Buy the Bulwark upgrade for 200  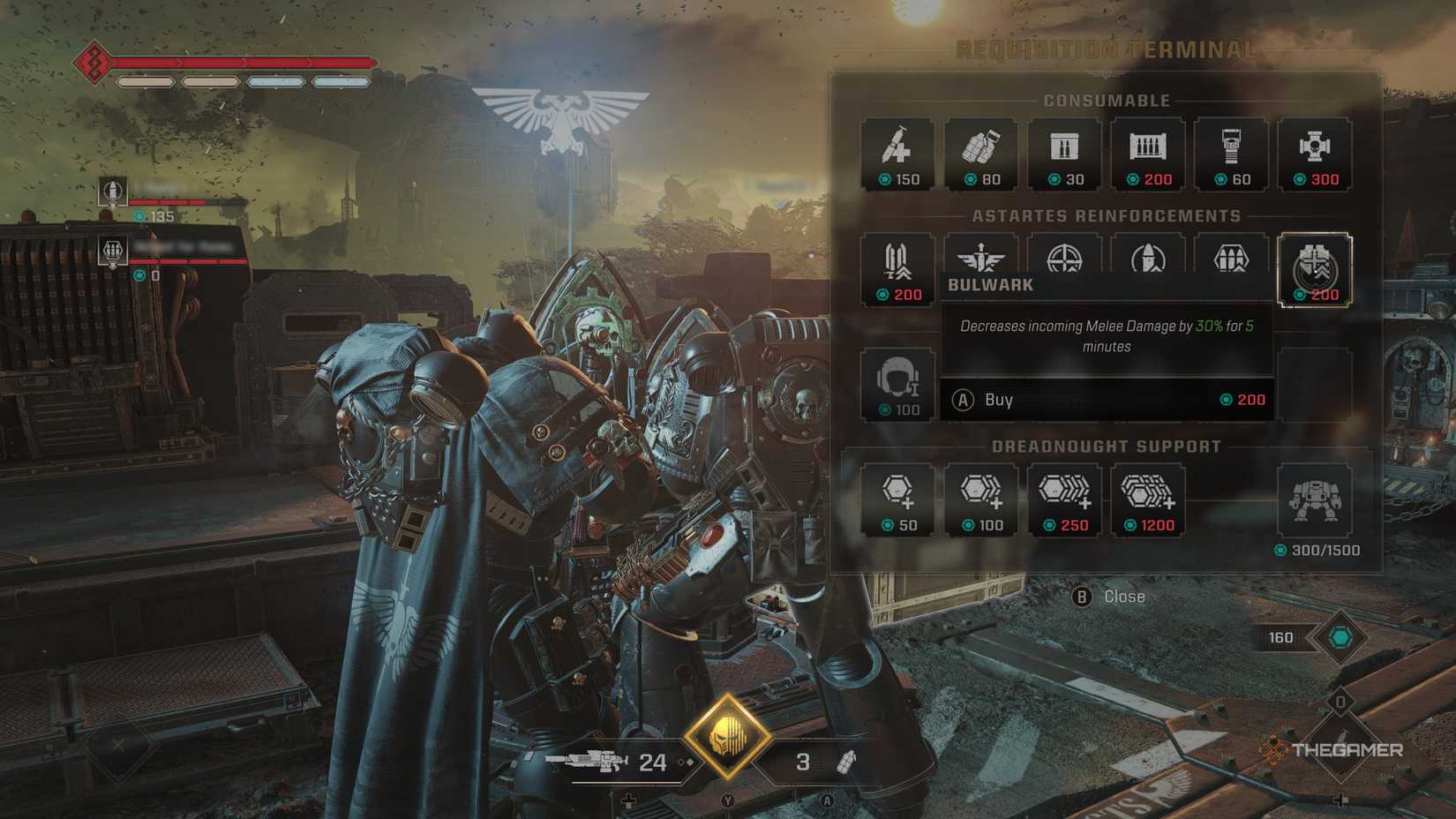click(1107, 400)
